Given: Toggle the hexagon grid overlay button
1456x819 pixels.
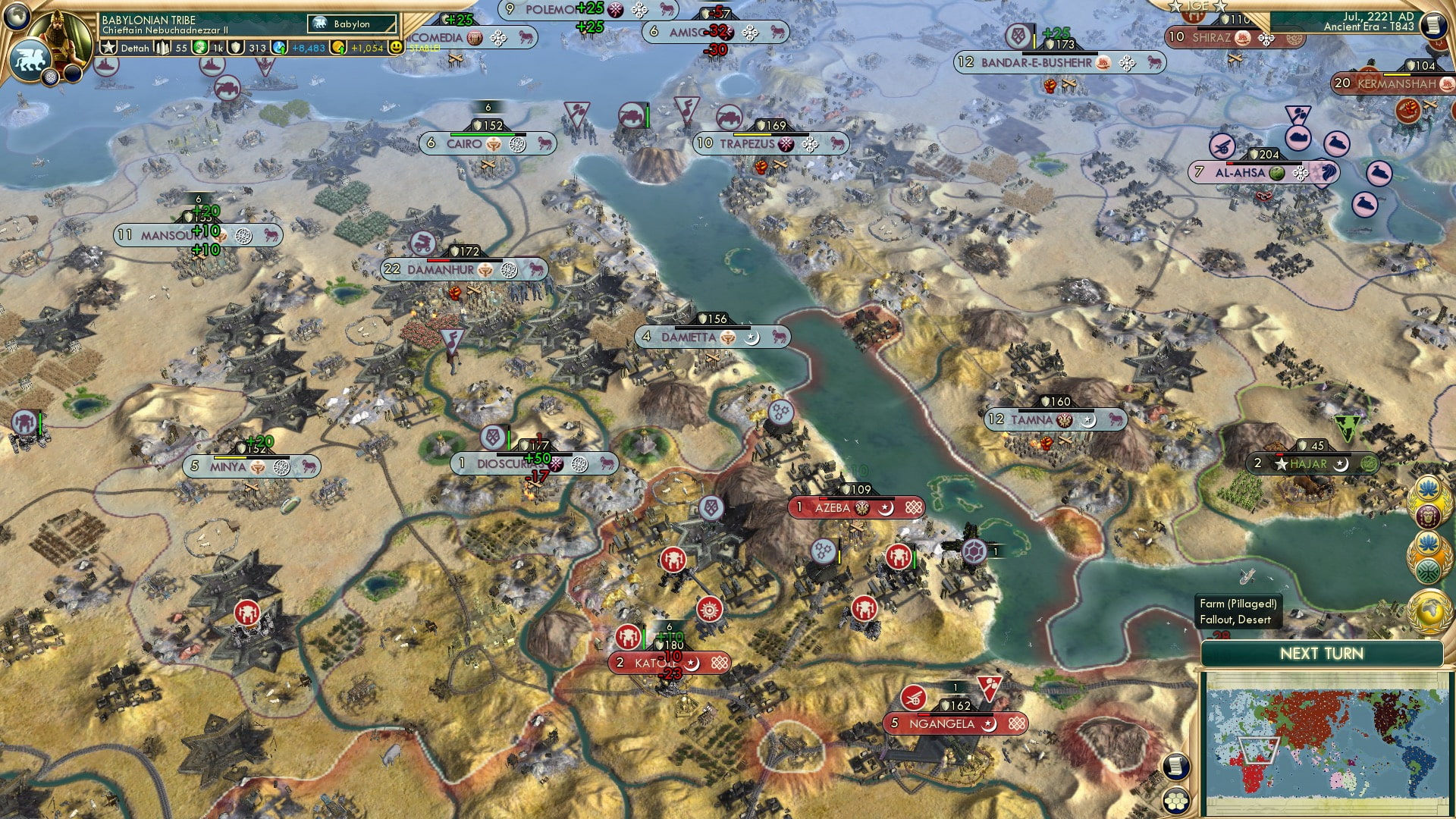Looking at the screenshot, I should (x=1176, y=801).
